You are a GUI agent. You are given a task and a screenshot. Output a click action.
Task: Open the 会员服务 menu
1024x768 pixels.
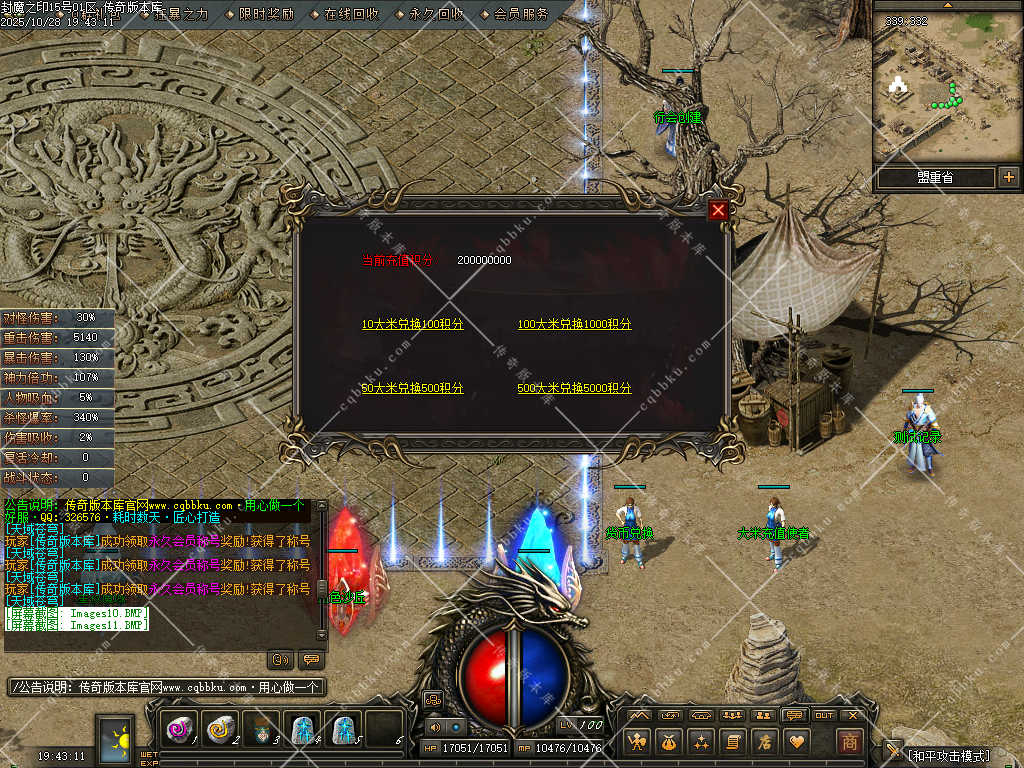click(x=521, y=14)
